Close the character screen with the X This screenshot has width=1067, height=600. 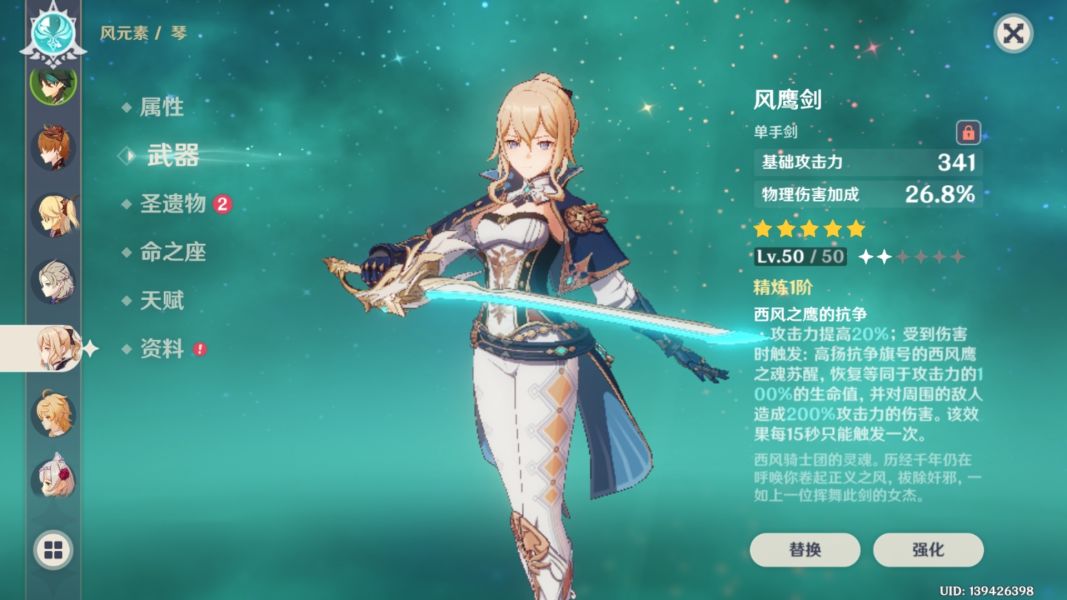point(1013,34)
